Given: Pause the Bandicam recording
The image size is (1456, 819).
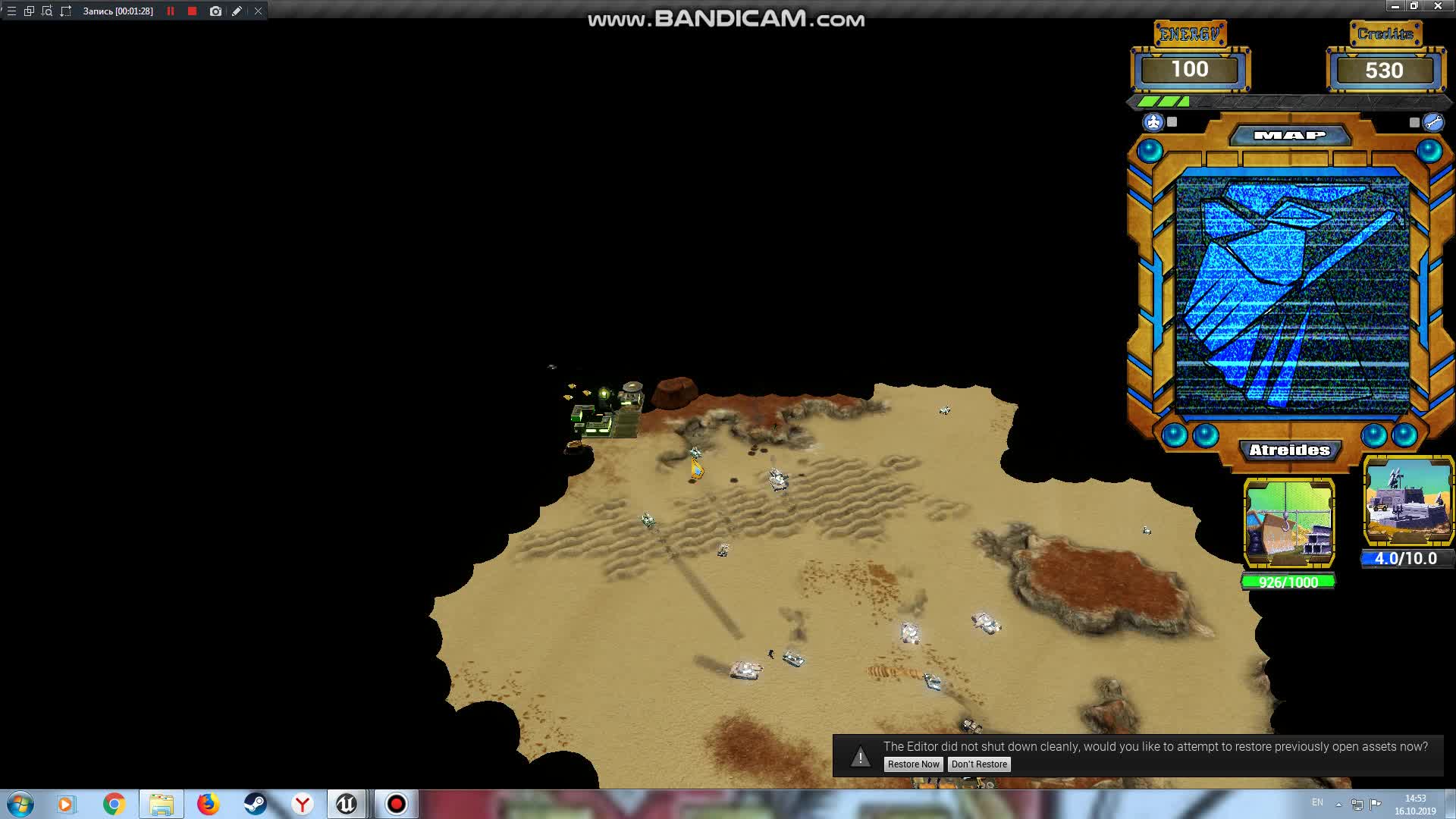Looking at the screenshot, I should (x=171, y=11).
